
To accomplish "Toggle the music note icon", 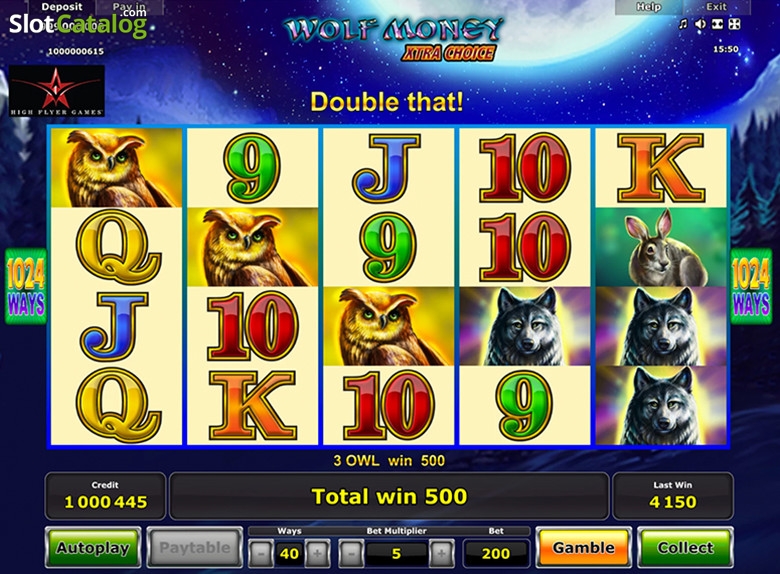I will tap(683, 24).
